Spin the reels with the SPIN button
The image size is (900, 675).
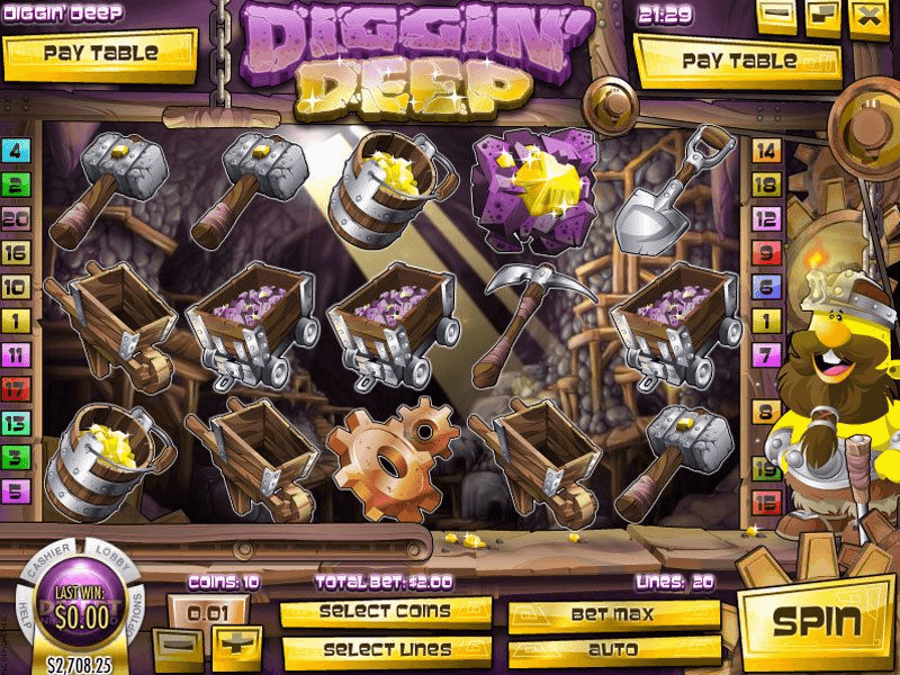tap(816, 622)
